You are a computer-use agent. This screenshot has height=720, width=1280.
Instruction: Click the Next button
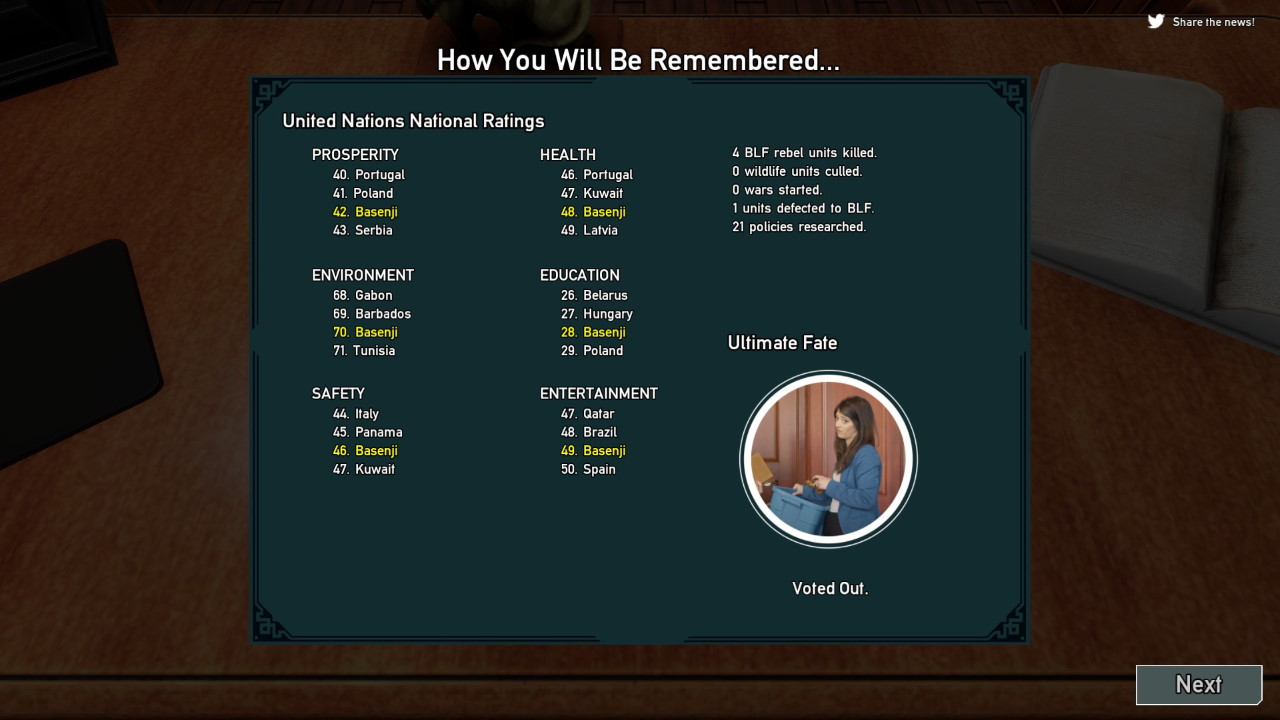(x=1198, y=685)
